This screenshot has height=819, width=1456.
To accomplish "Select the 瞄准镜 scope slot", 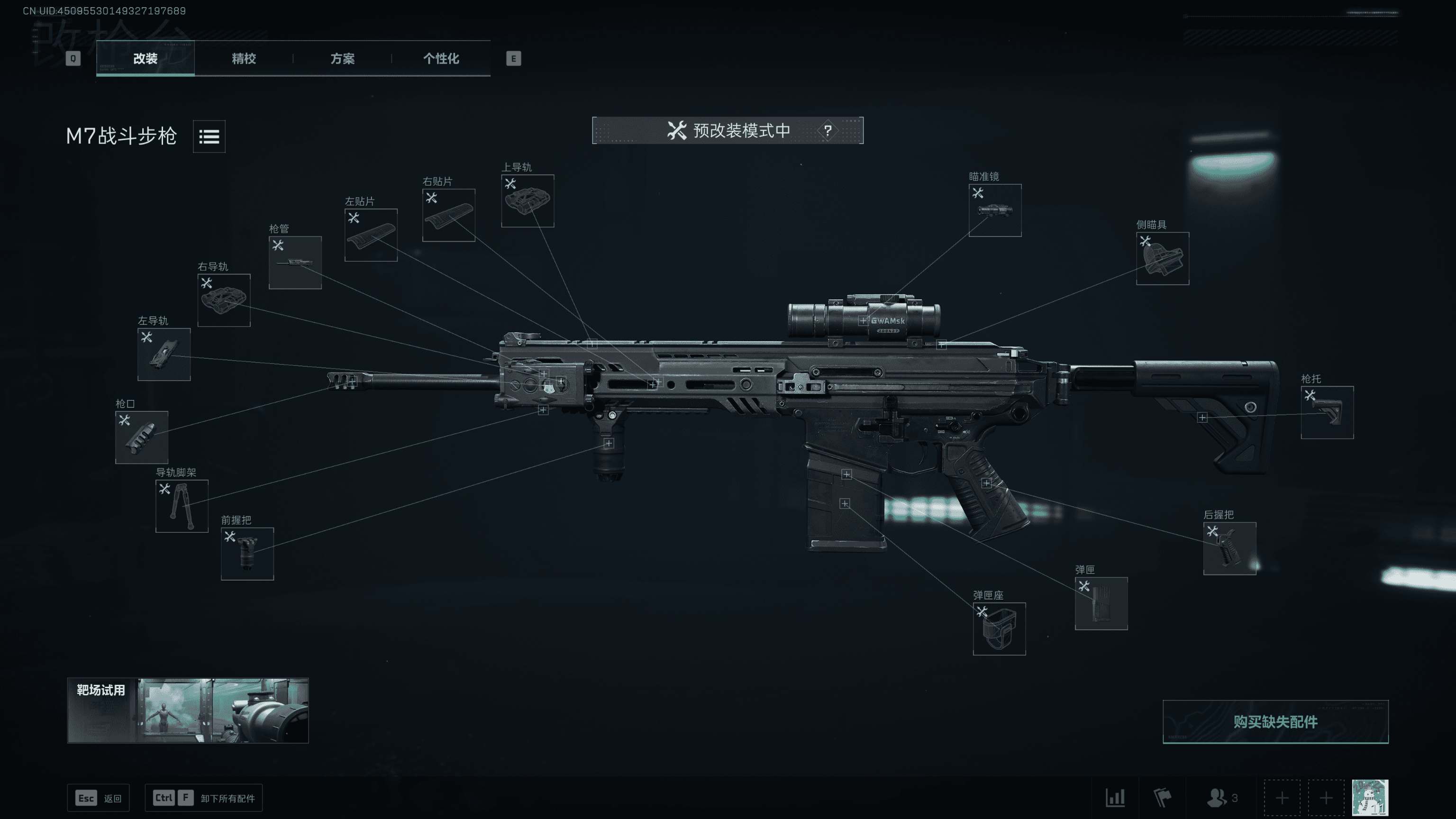I will click(x=995, y=210).
